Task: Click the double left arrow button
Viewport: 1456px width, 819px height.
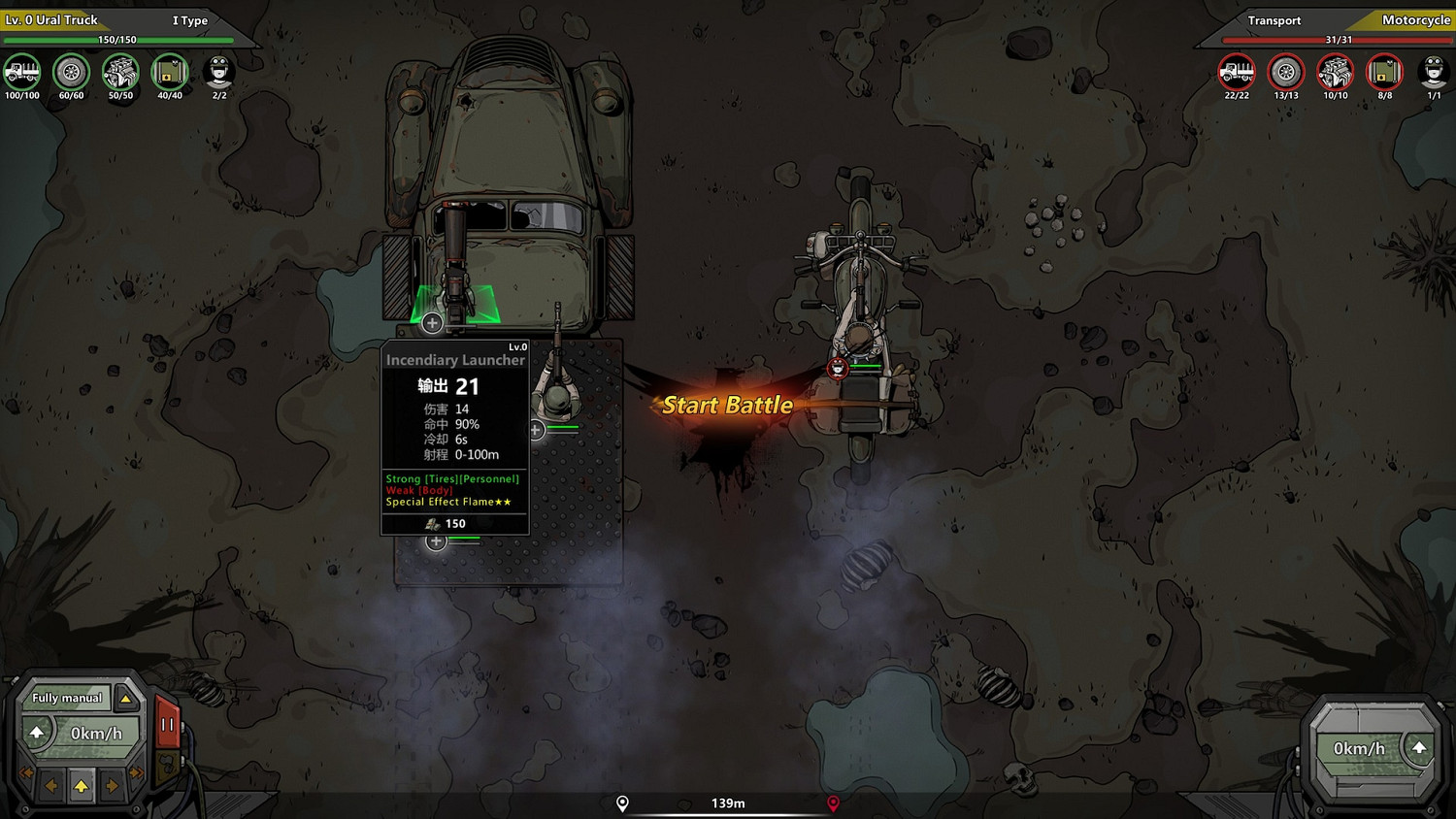Action: pos(26,774)
